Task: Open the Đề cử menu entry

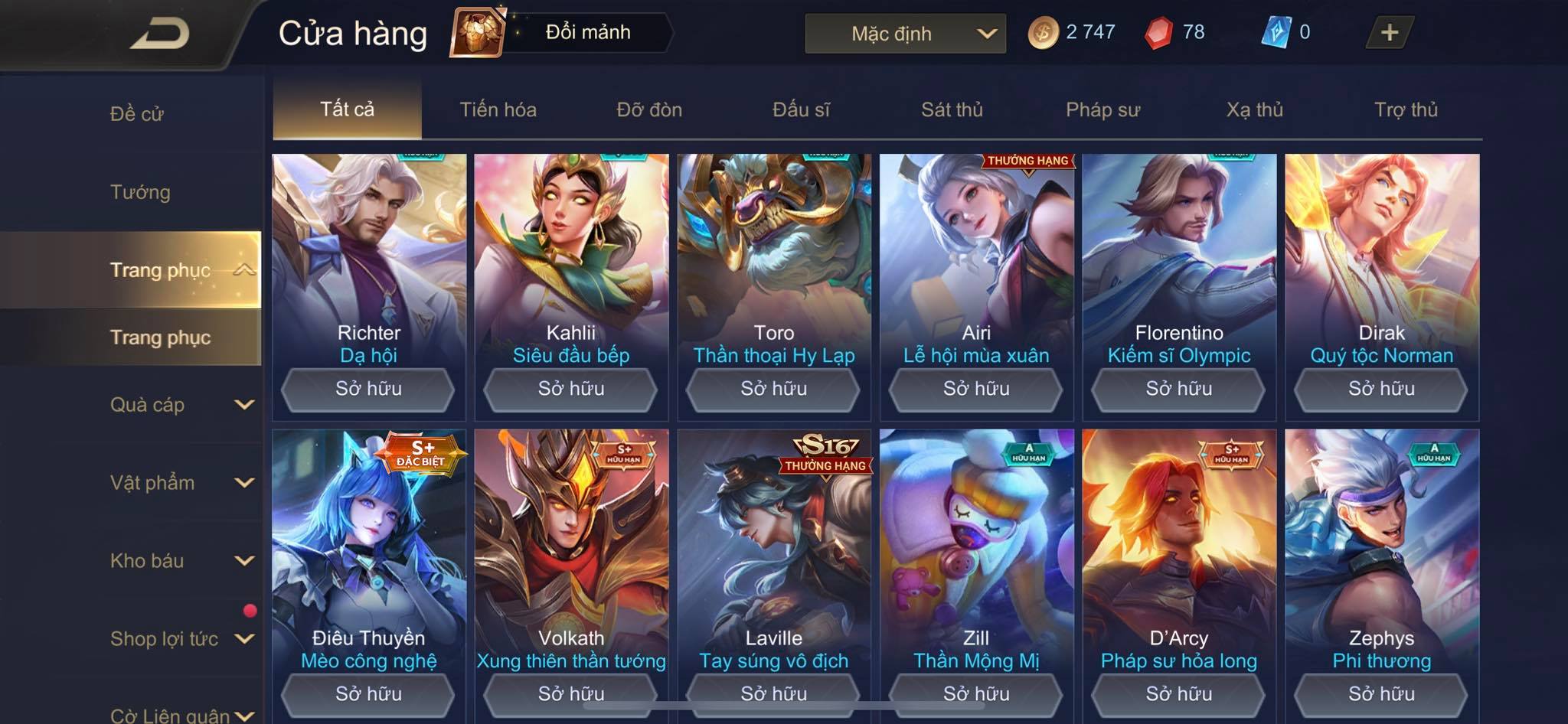Action: (x=137, y=114)
